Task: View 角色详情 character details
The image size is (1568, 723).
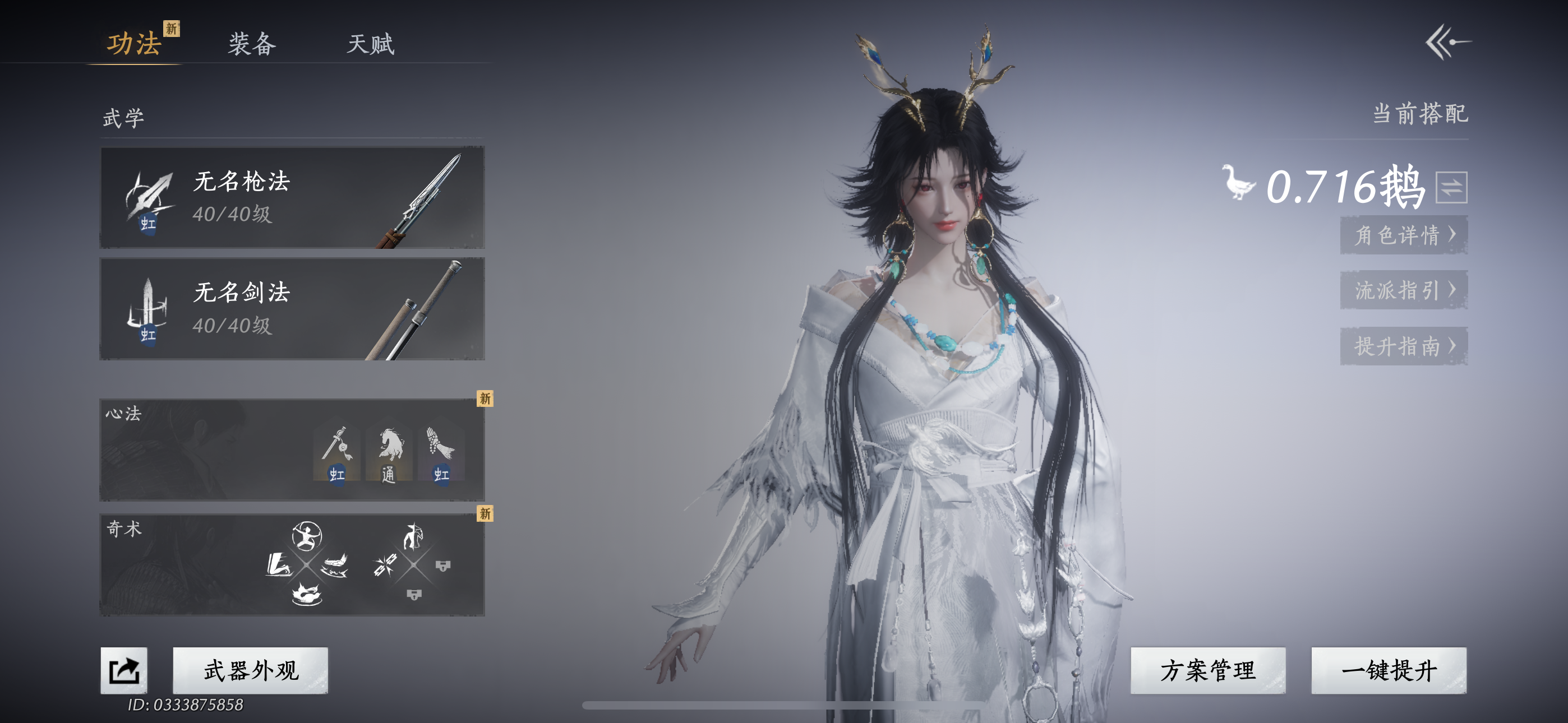Action: coord(1404,235)
